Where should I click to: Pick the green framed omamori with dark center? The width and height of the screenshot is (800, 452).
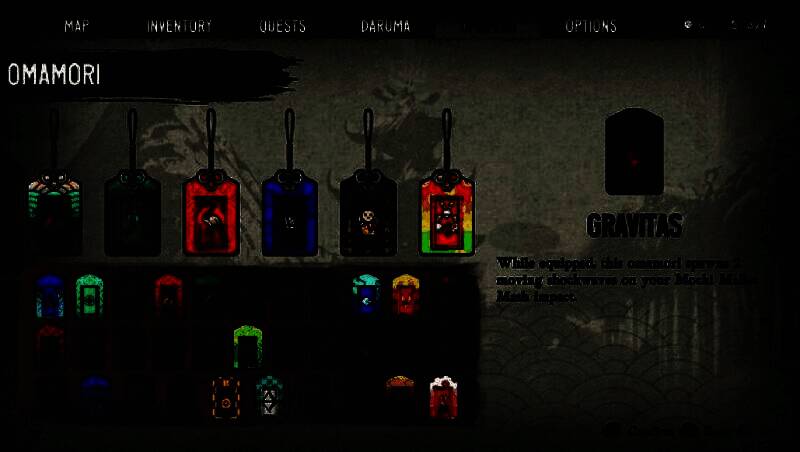(x=90, y=295)
